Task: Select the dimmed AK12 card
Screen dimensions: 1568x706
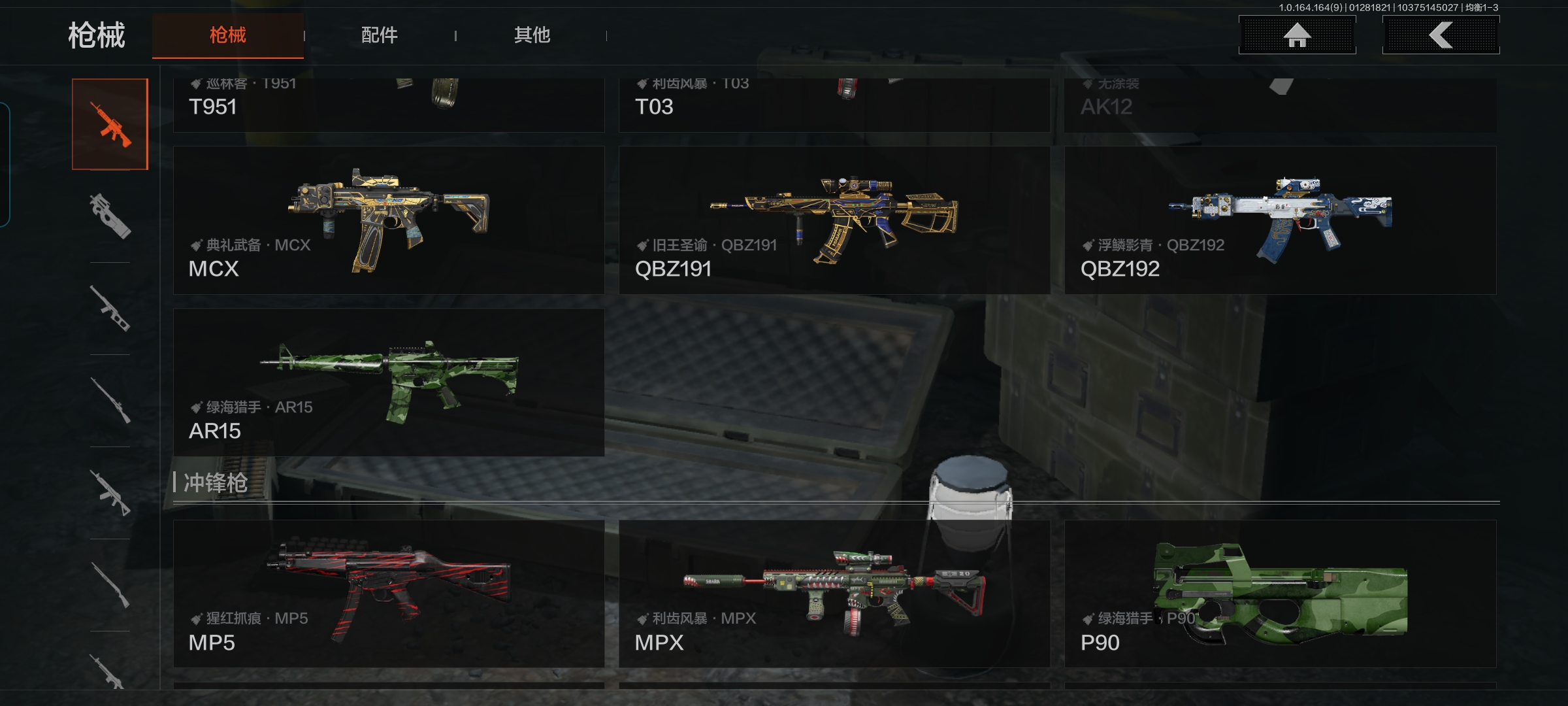Action: point(1280,106)
